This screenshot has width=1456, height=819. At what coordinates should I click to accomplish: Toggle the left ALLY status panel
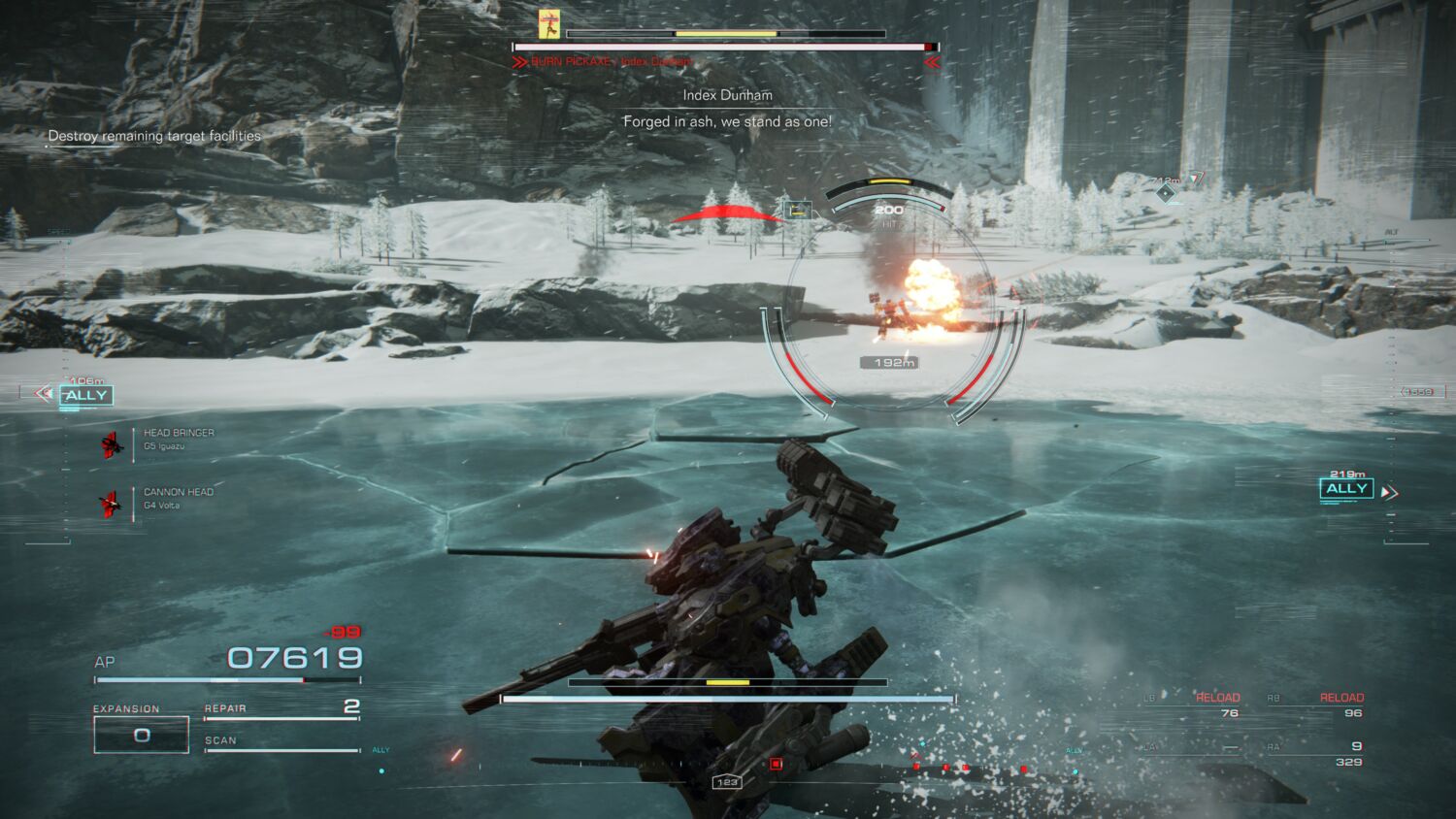point(87,395)
